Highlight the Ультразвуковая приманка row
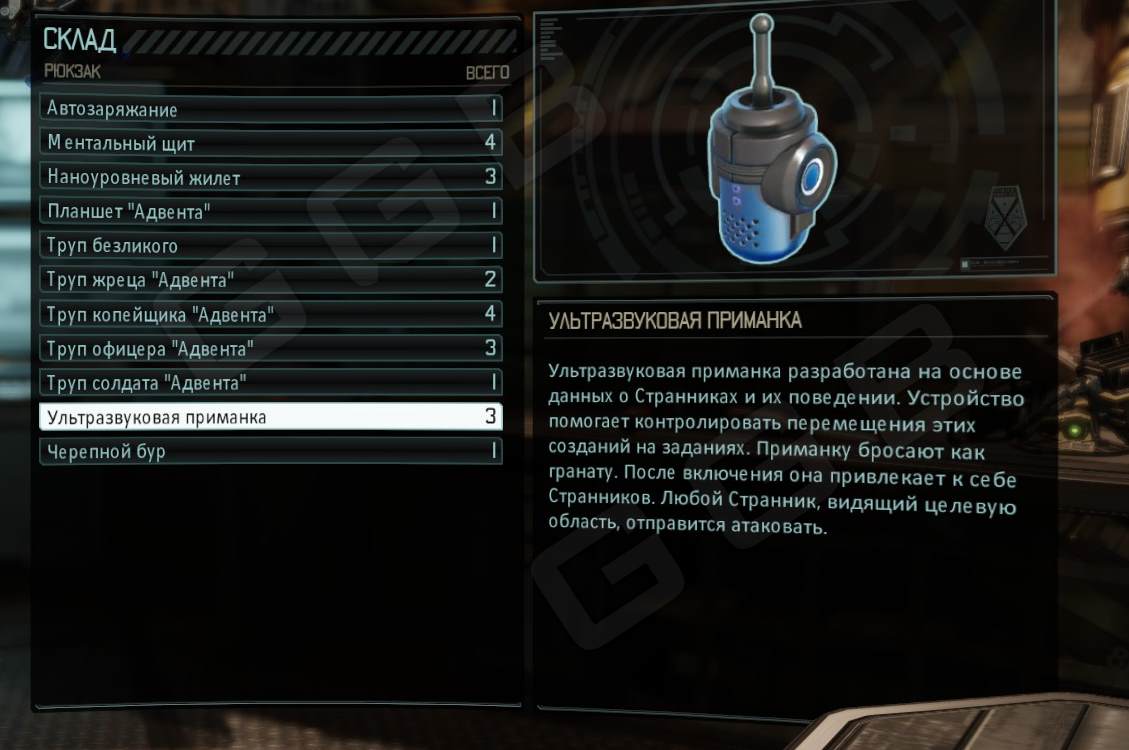 coord(270,417)
